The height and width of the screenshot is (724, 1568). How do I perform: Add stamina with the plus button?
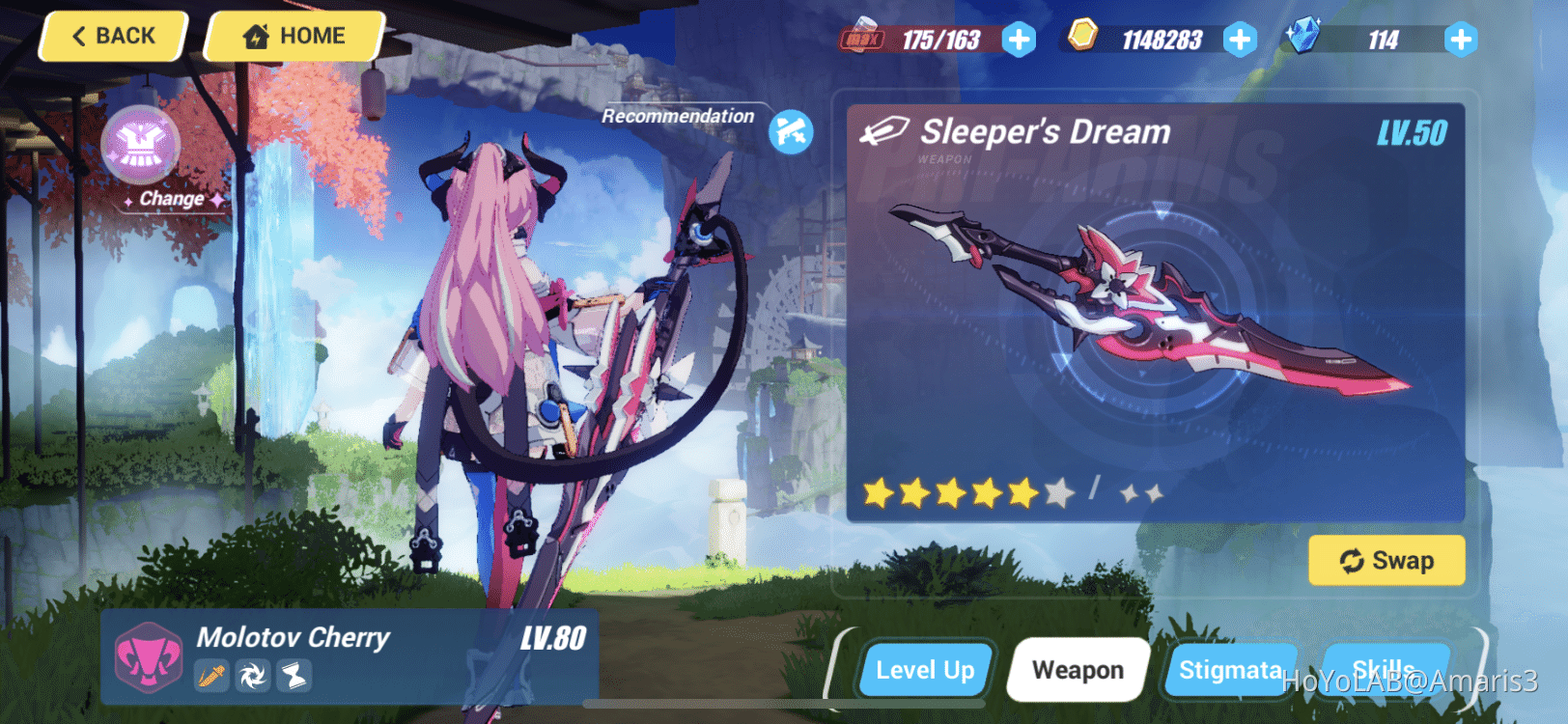[1019, 40]
